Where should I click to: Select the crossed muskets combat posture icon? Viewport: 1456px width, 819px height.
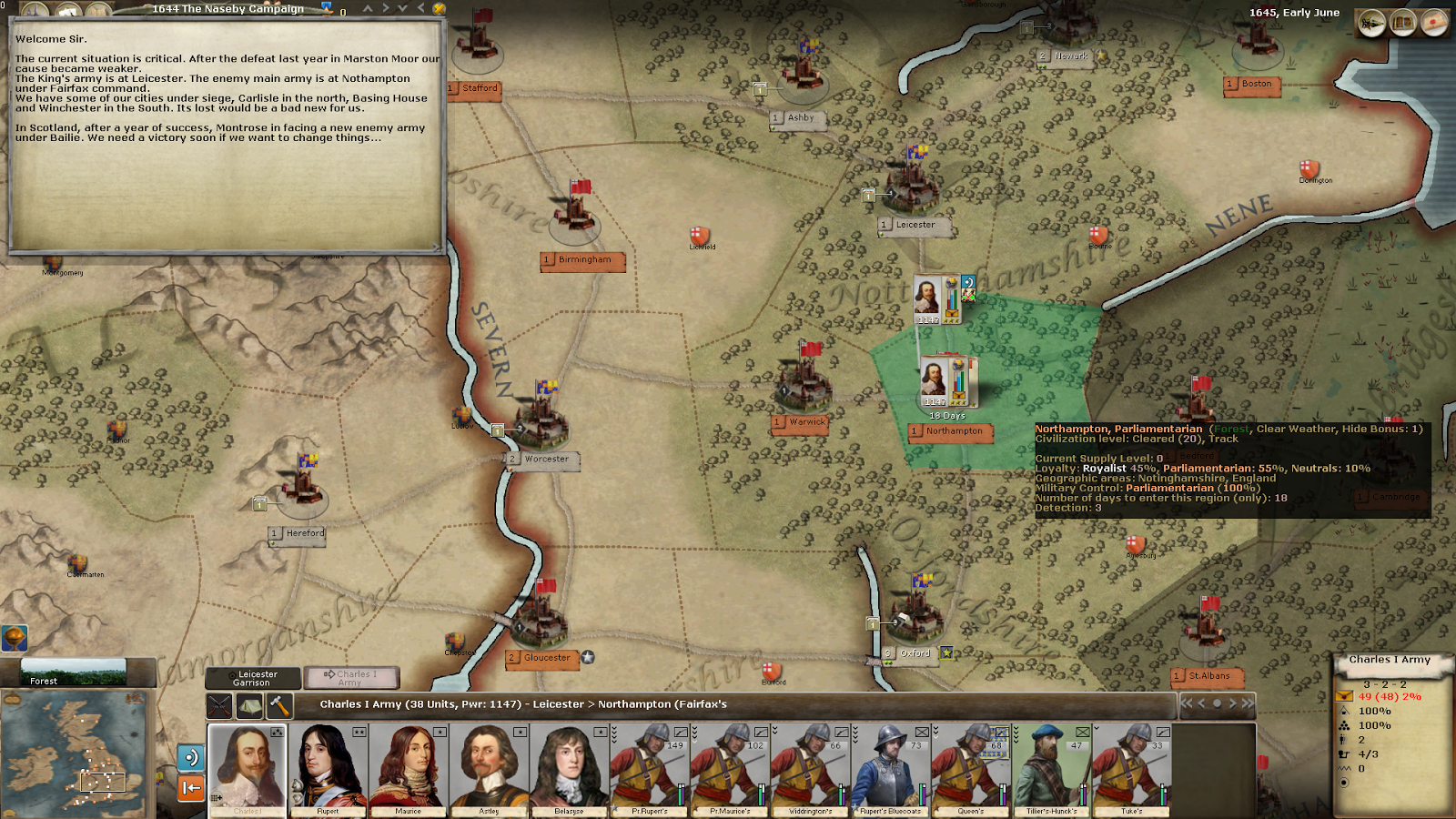pyautogui.click(x=221, y=705)
